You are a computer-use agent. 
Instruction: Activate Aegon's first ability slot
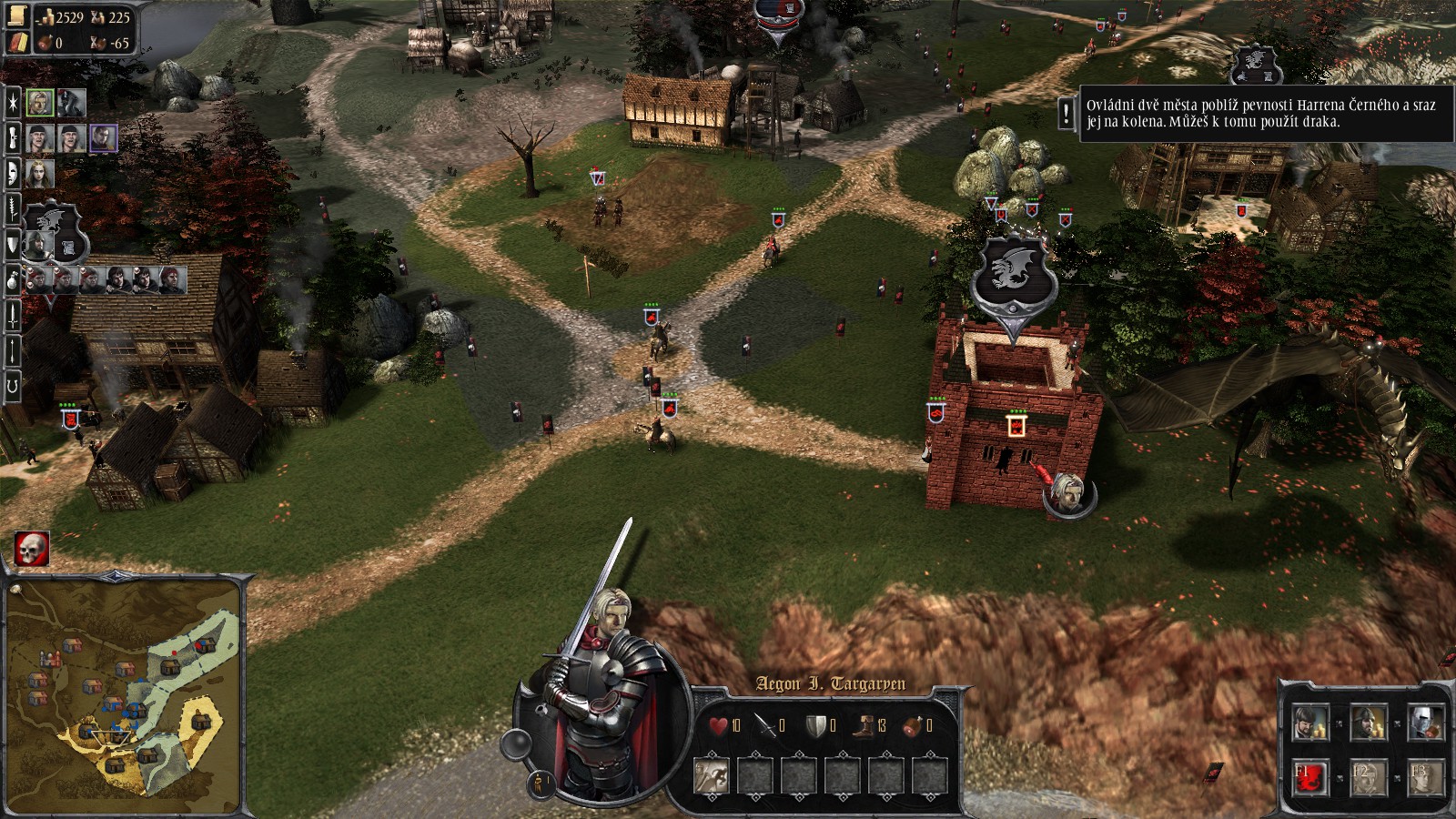[711, 776]
